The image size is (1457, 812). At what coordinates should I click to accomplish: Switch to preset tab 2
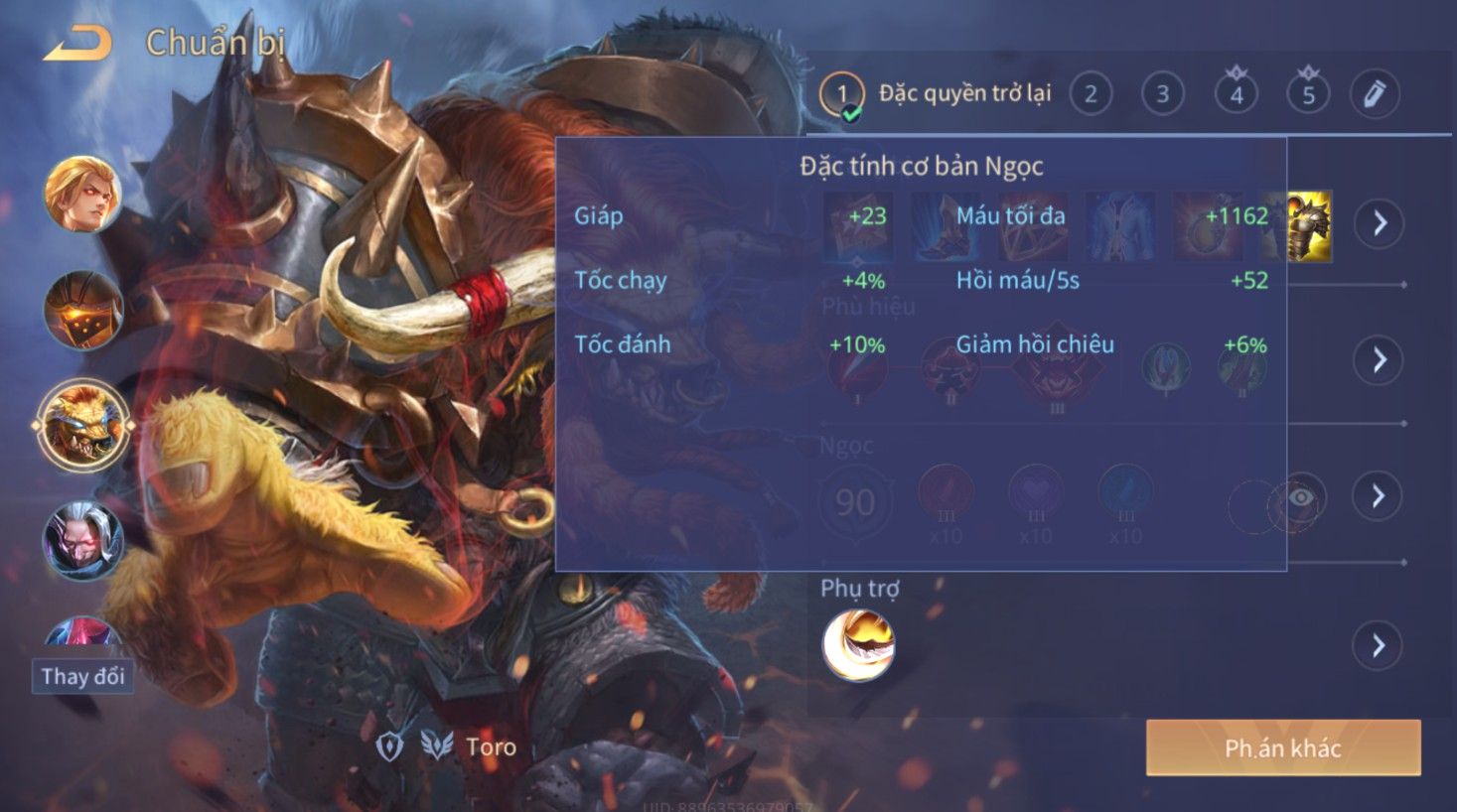(1091, 94)
